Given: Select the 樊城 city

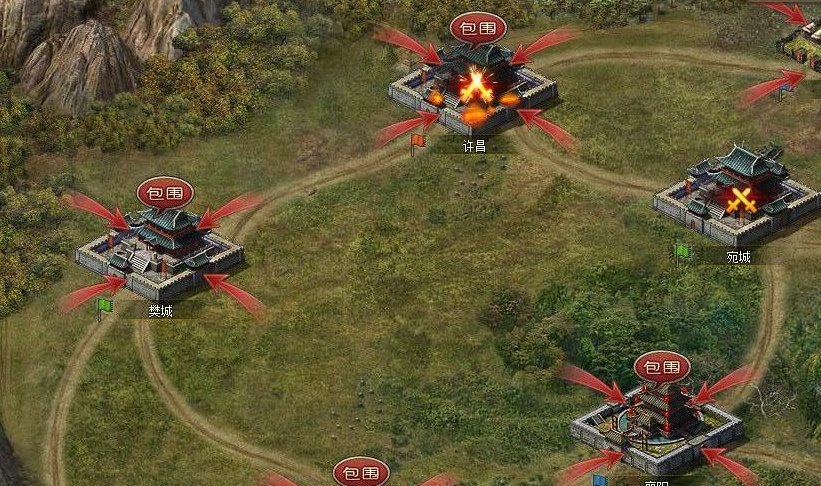Looking at the screenshot, I should tap(160, 250).
